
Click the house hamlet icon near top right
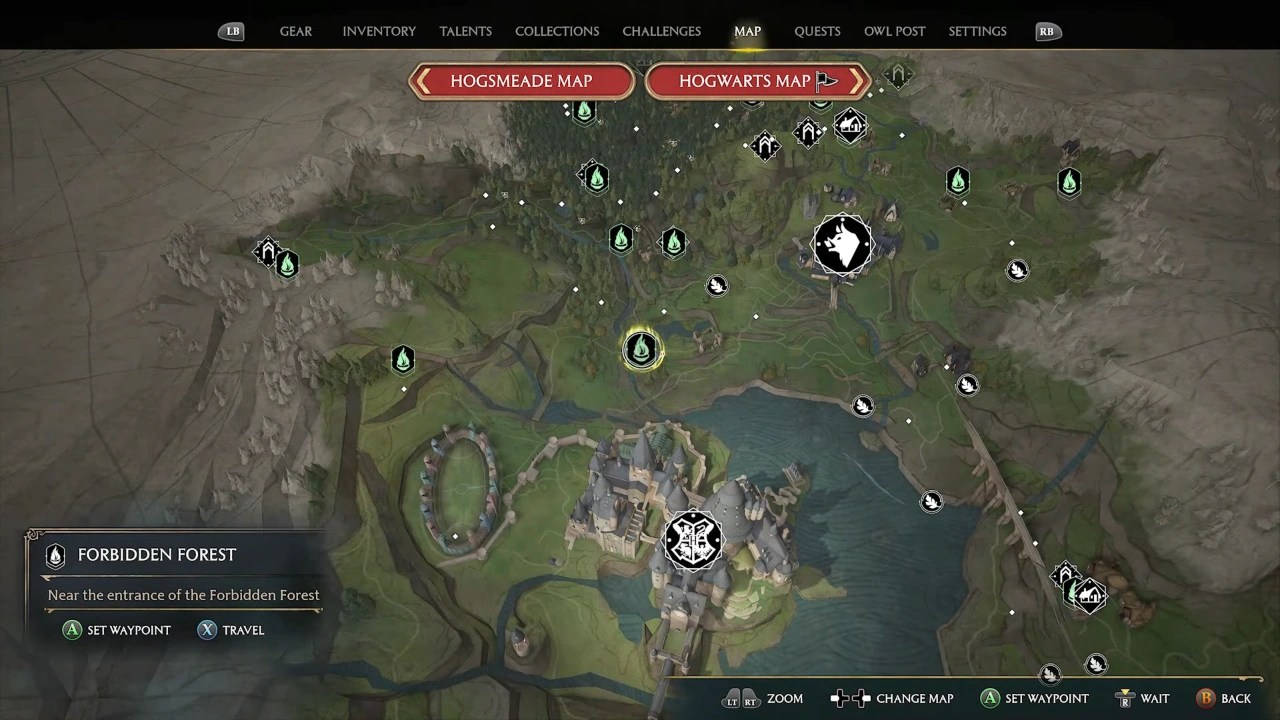tap(851, 127)
